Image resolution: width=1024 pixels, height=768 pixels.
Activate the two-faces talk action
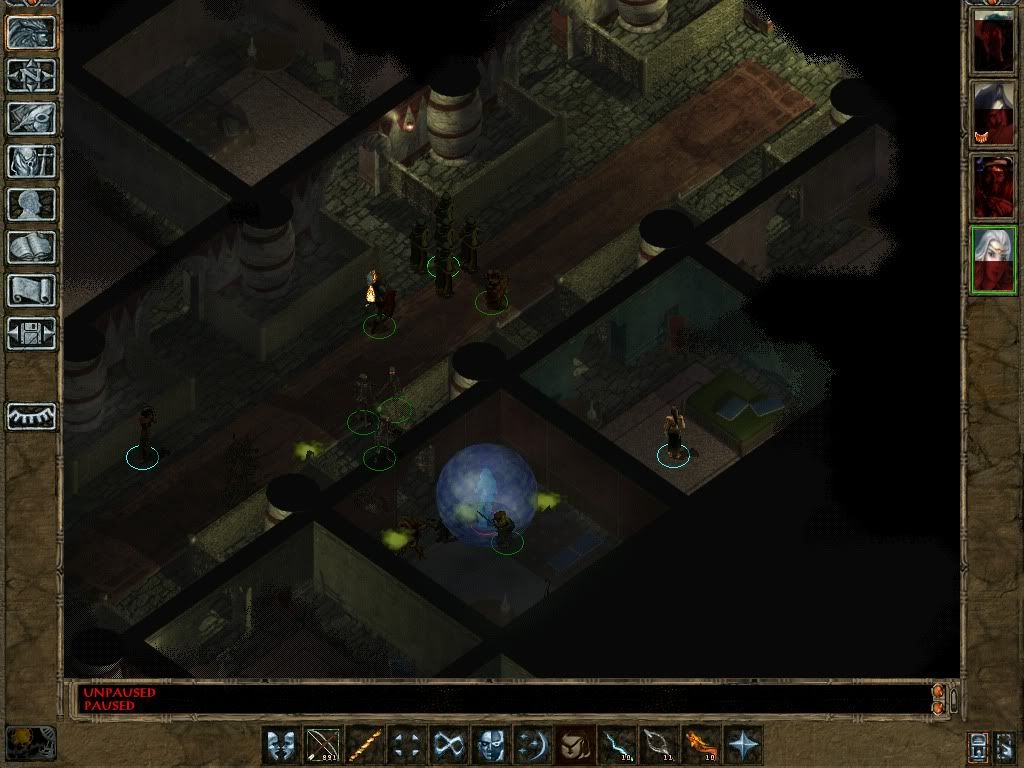281,745
